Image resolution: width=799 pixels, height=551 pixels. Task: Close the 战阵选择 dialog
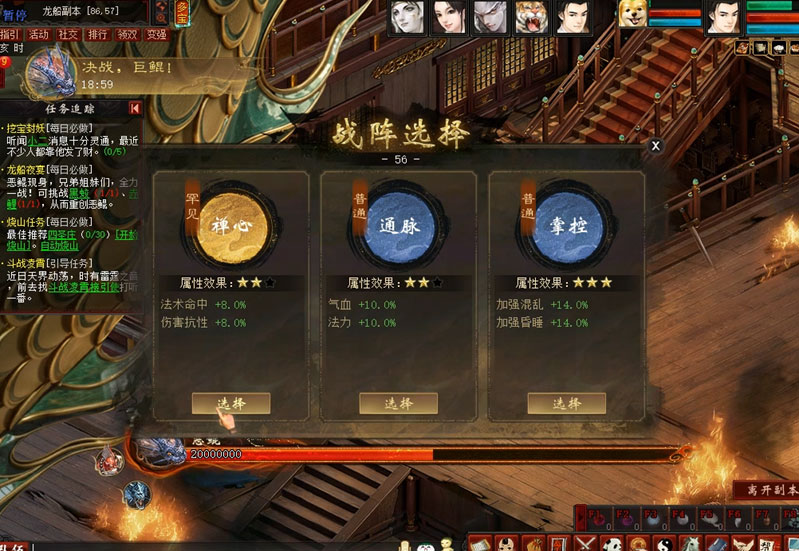[655, 146]
